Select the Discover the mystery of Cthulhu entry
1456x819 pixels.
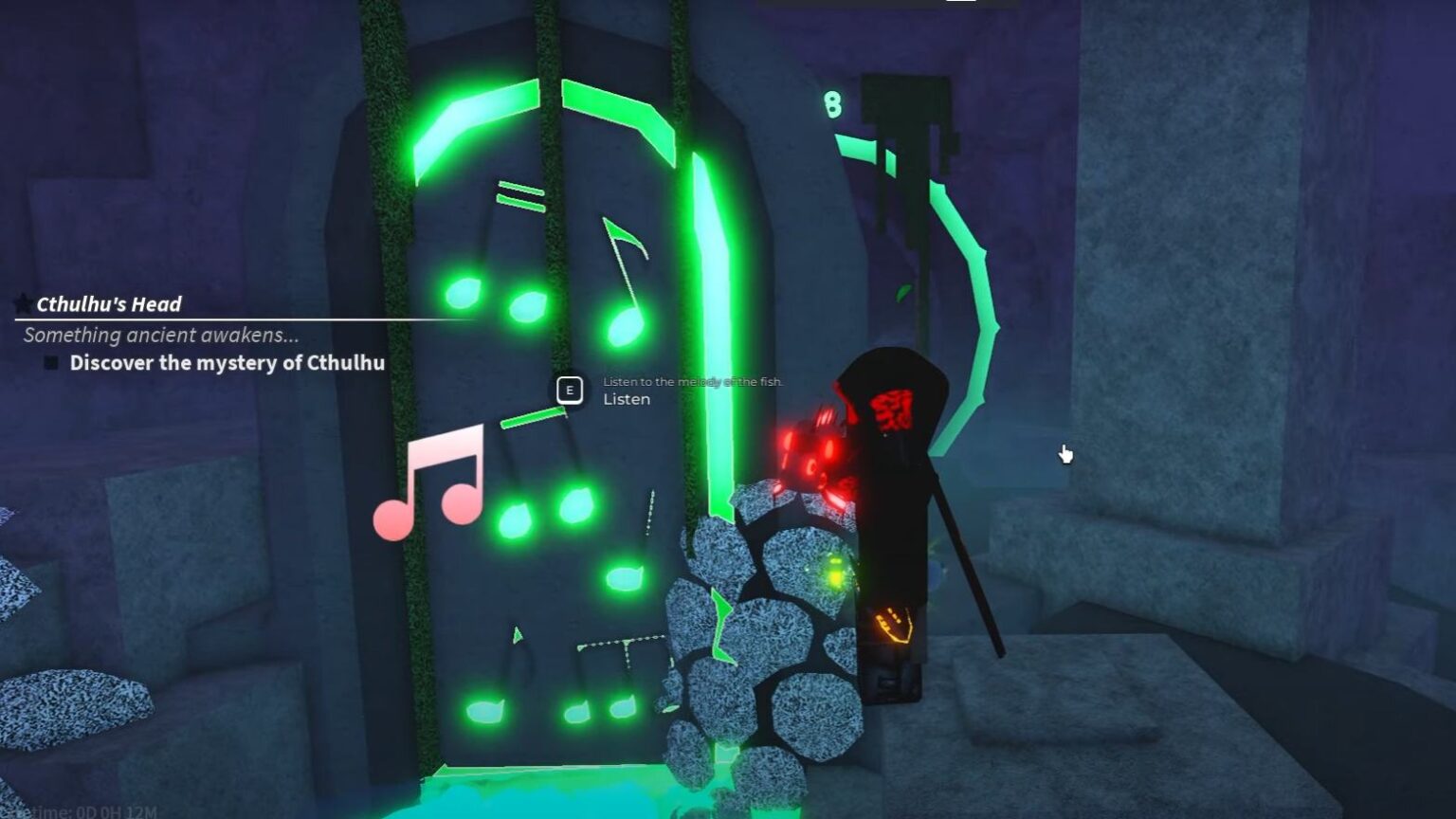coord(227,362)
